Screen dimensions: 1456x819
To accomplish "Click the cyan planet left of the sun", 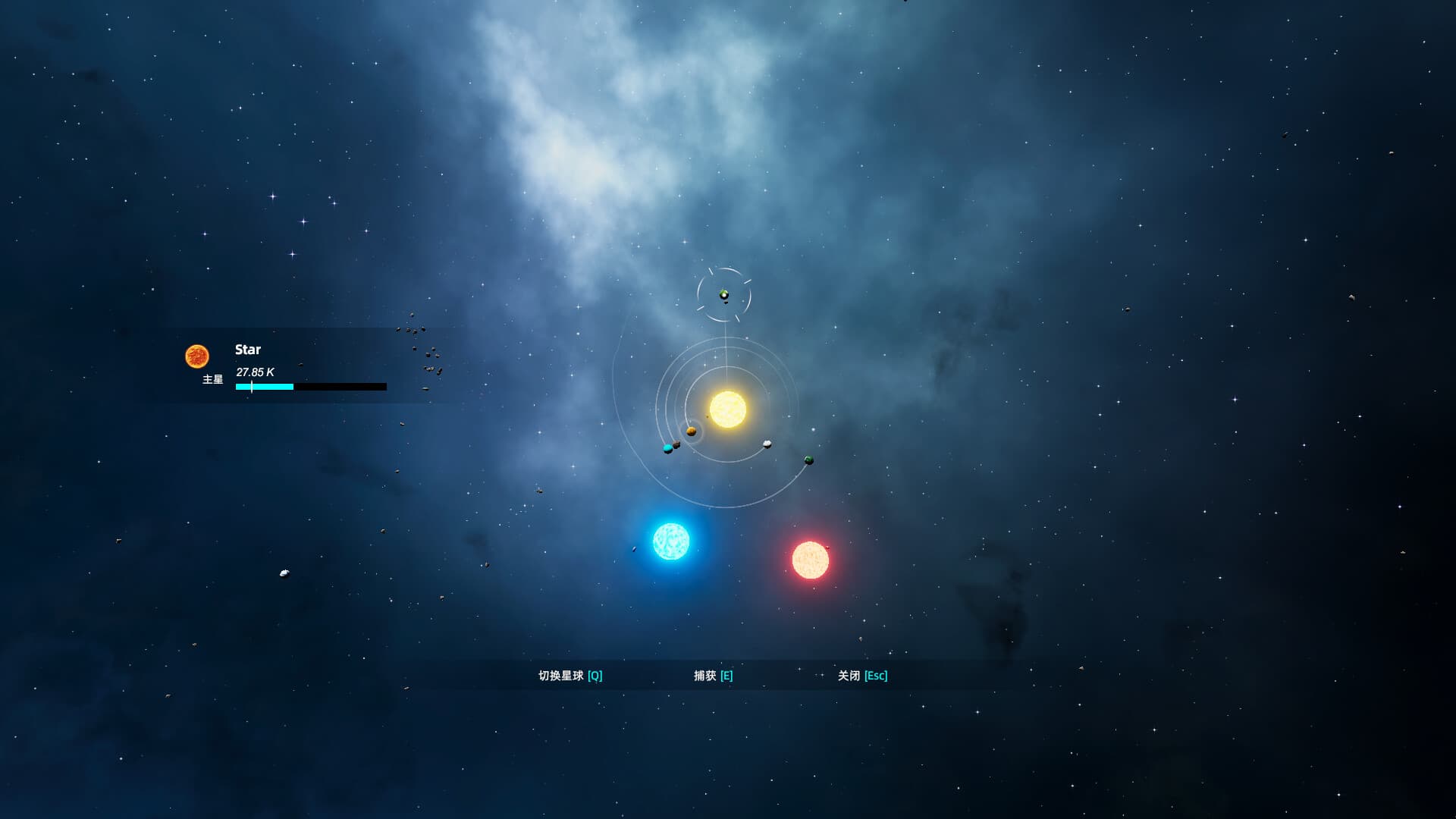I will (x=667, y=448).
